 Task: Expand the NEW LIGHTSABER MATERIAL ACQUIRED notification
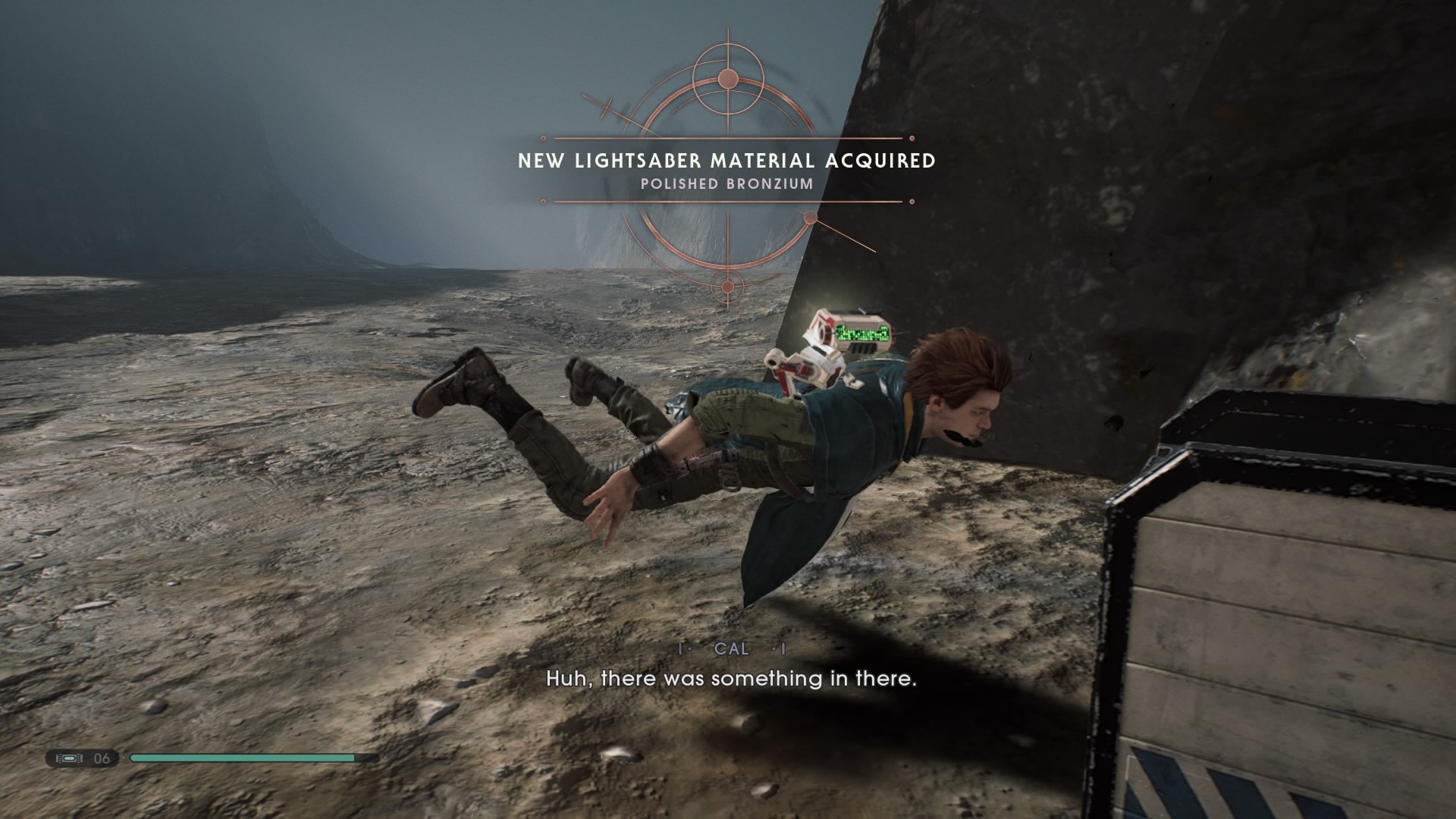click(728, 160)
